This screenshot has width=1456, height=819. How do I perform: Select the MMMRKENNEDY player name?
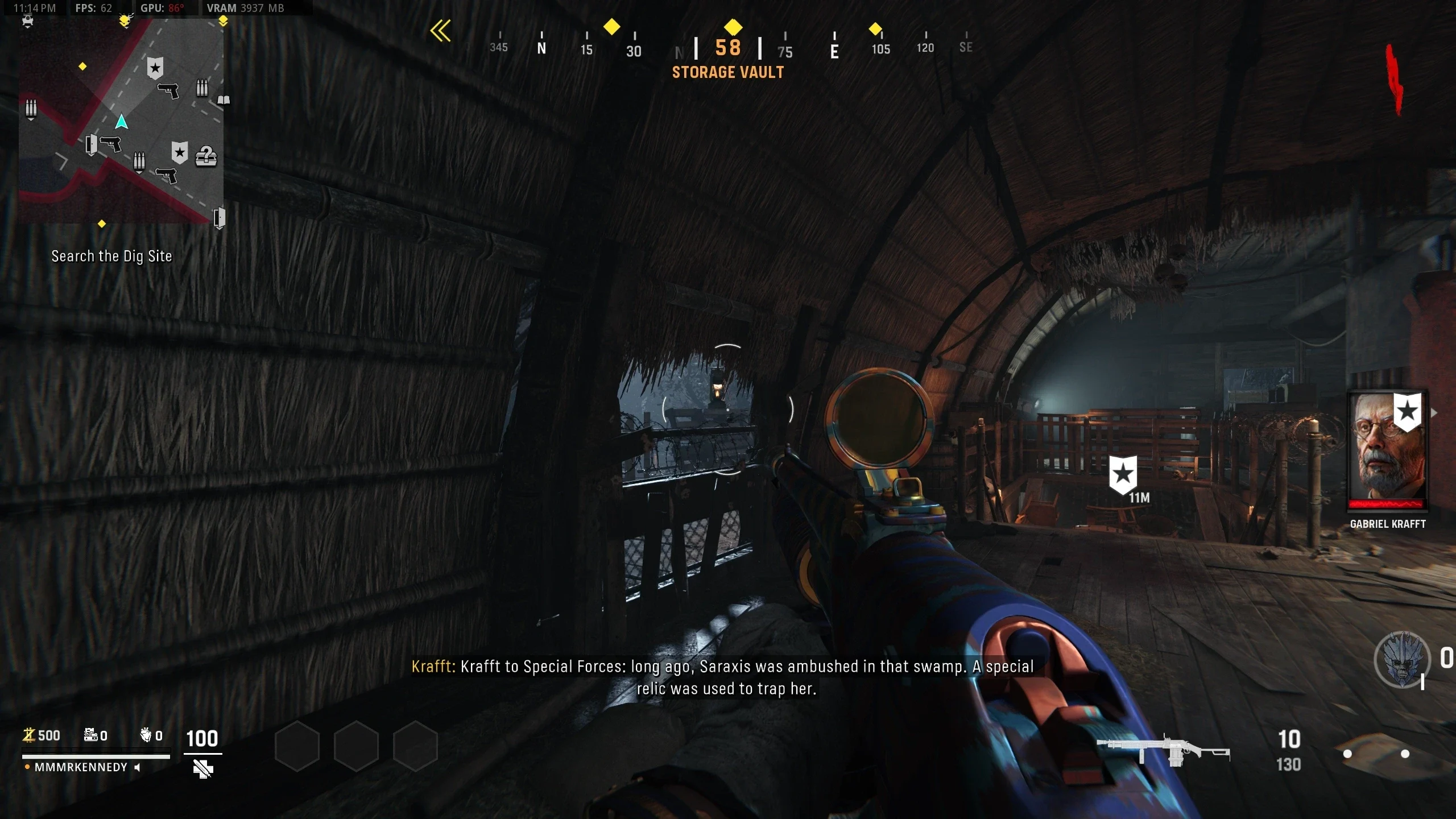[81, 767]
